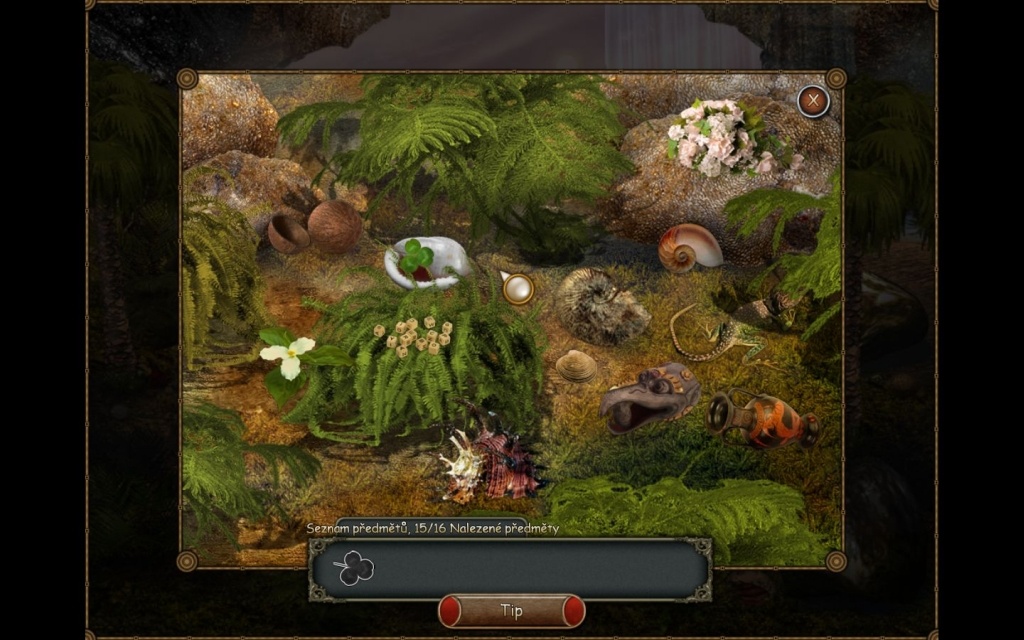Close the hidden object scene window

(814, 101)
